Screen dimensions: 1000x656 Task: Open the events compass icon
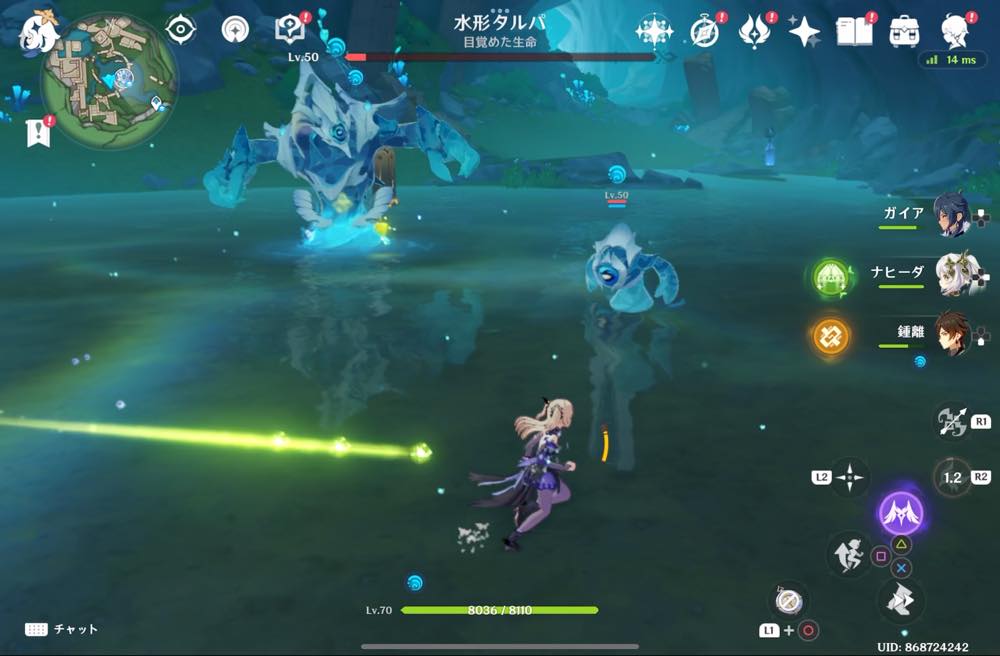(706, 31)
